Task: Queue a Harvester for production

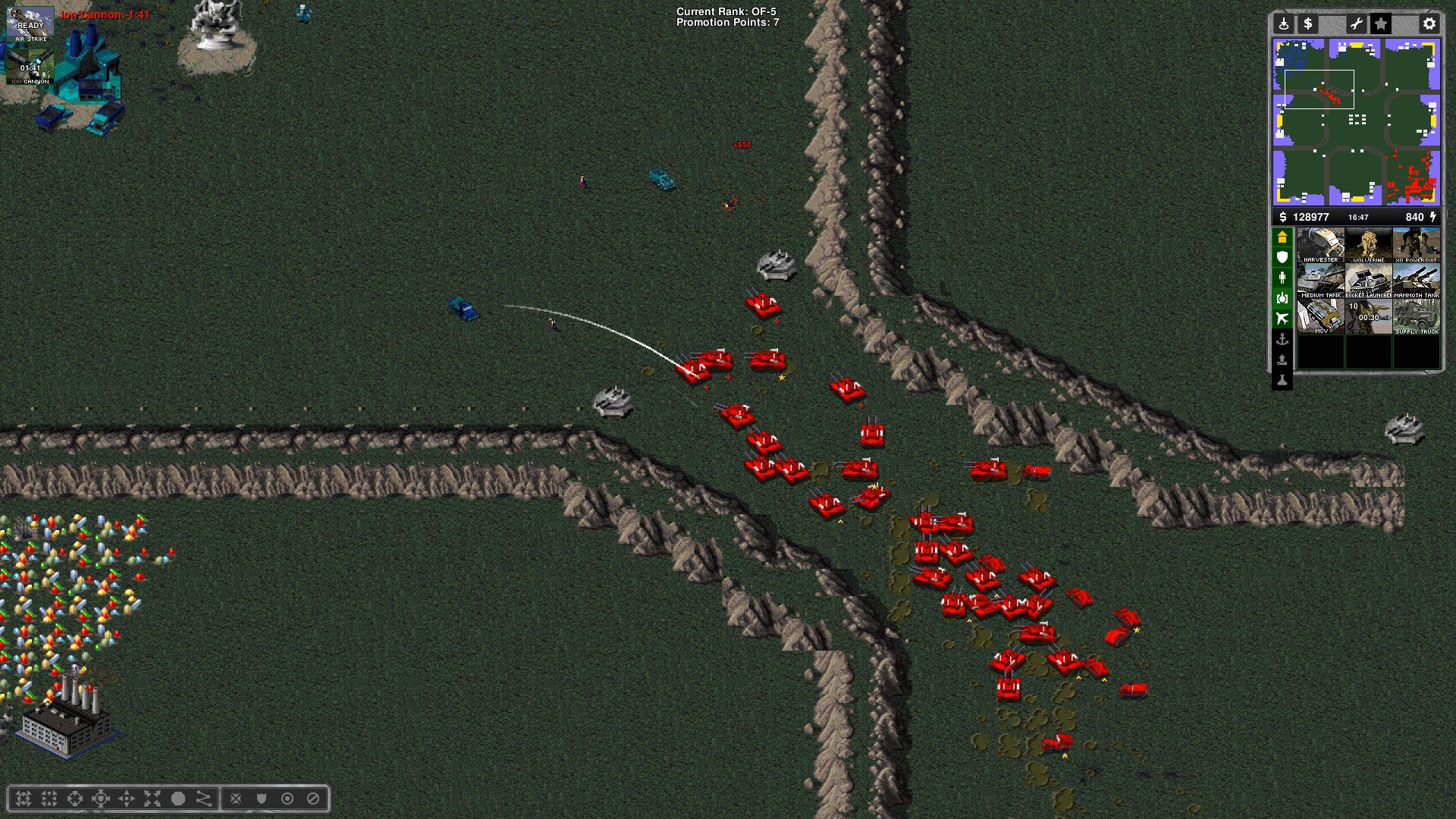Action: click(x=1320, y=246)
